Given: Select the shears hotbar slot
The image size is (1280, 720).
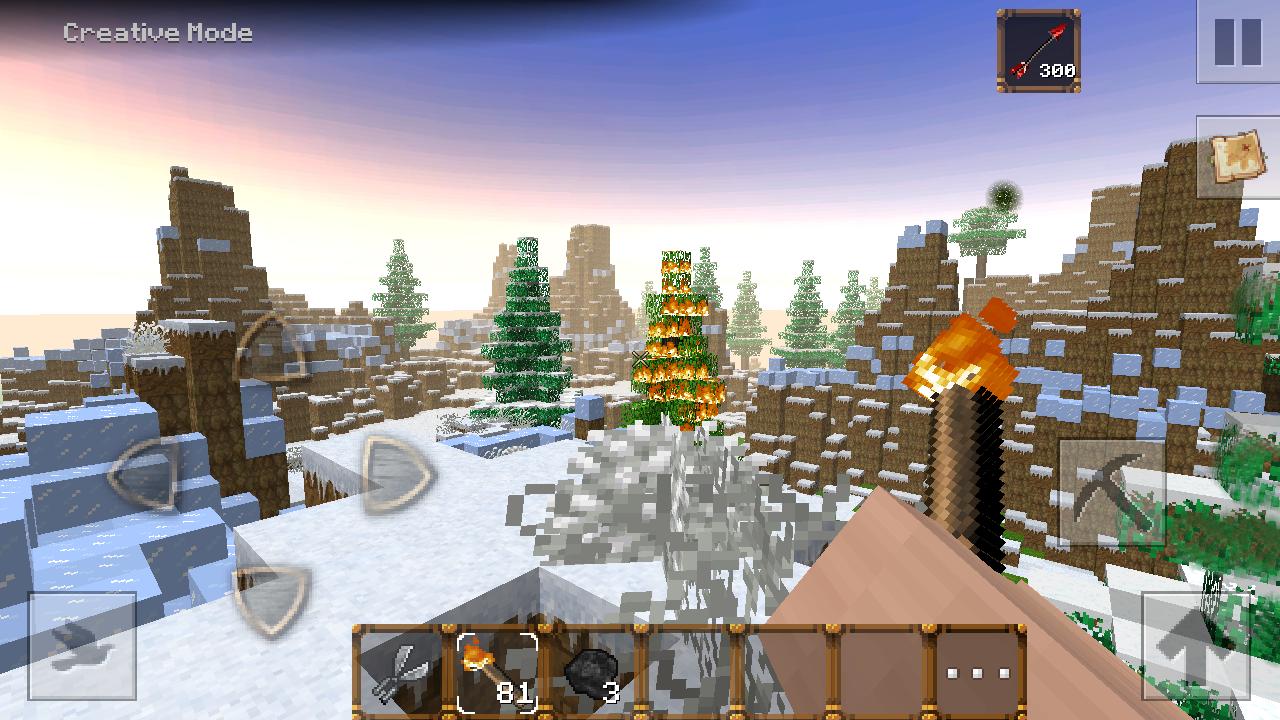Looking at the screenshot, I should tap(400, 673).
